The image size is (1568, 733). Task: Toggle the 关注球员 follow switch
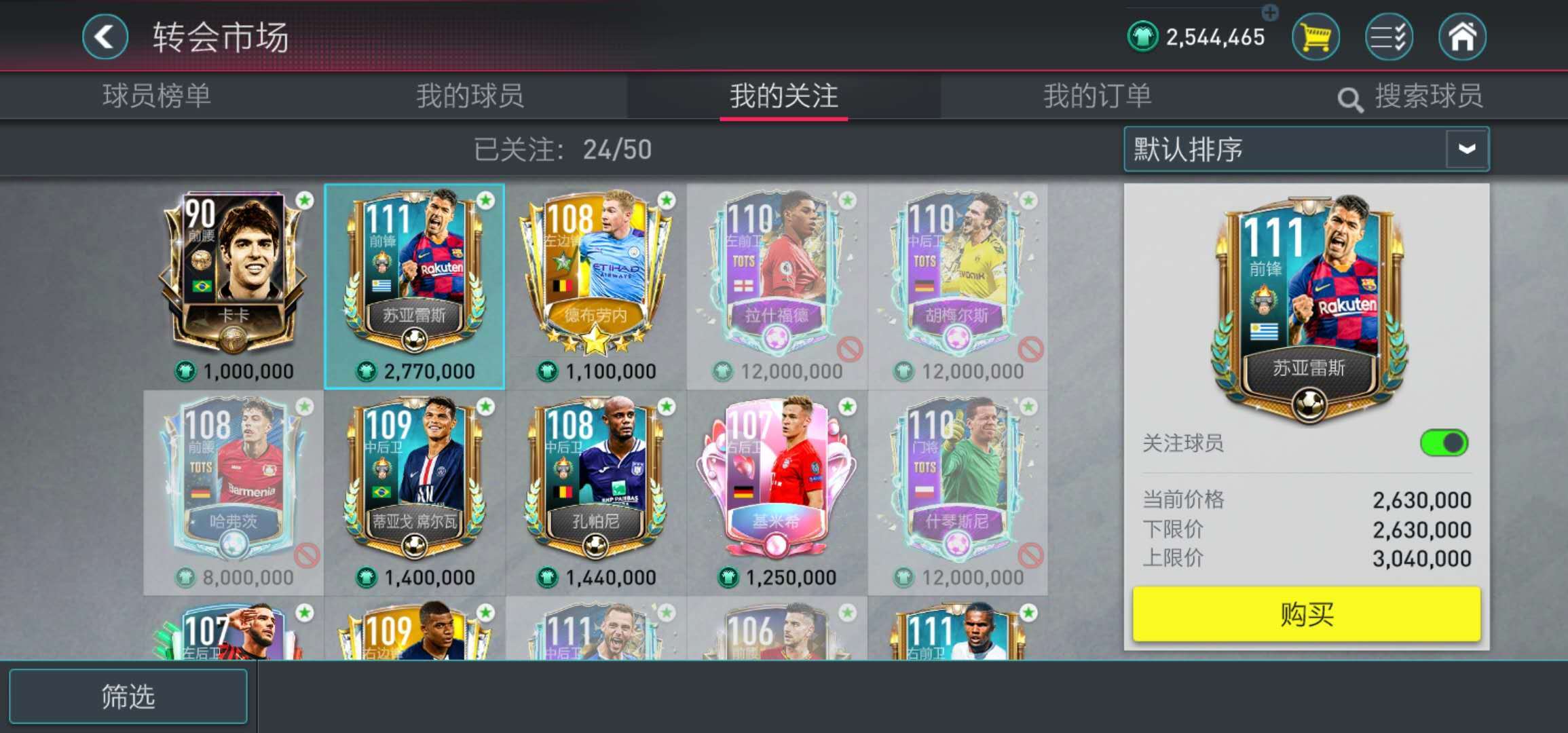pos(1443,443)
